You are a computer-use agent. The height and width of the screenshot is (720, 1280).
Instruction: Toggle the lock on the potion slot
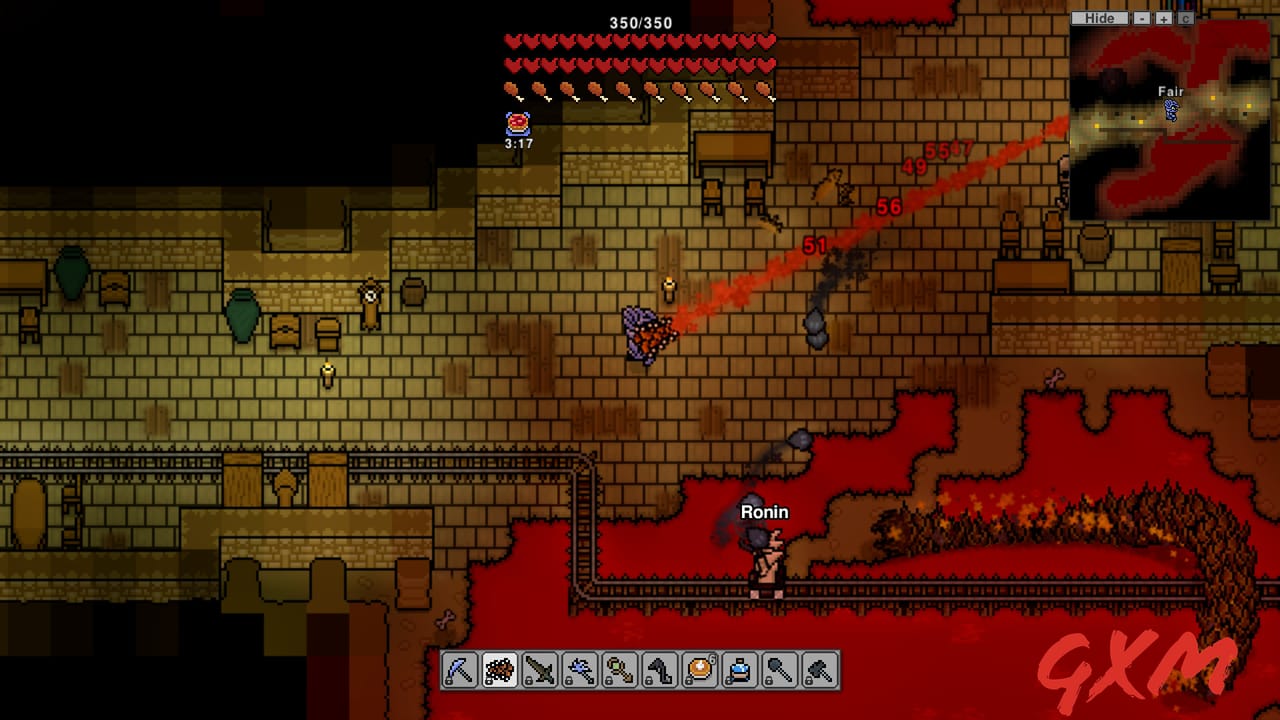point(728,682)
